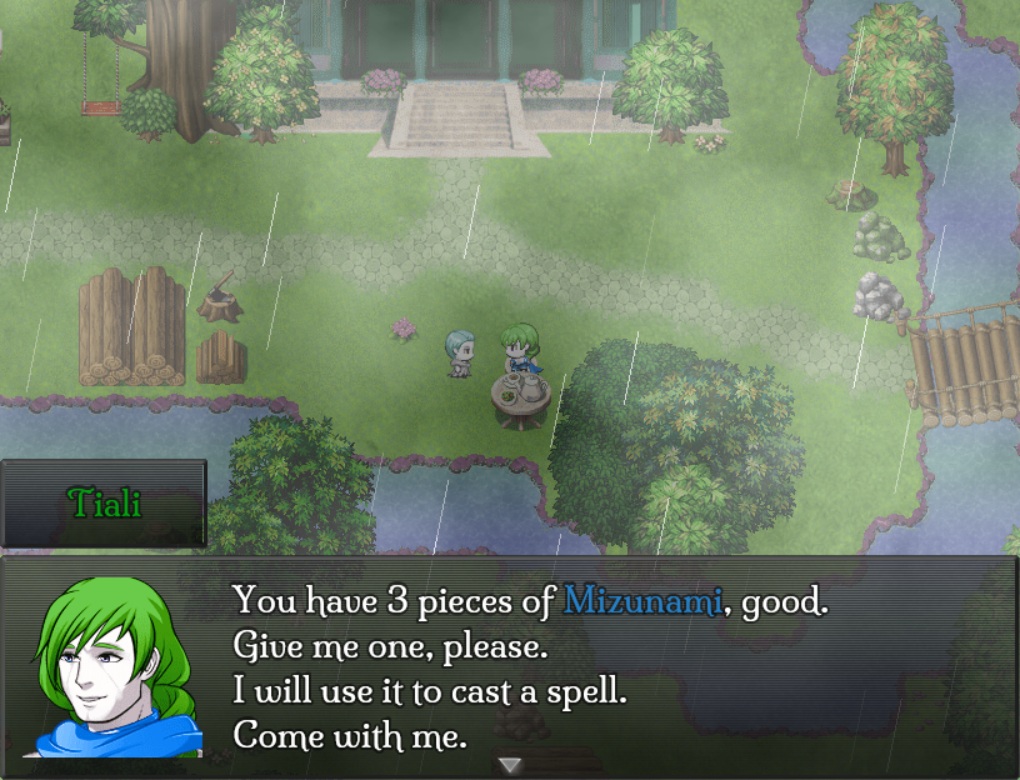Advance dialogue with the down arrow indicator
Screen dimensions: 1020x780
510,765
